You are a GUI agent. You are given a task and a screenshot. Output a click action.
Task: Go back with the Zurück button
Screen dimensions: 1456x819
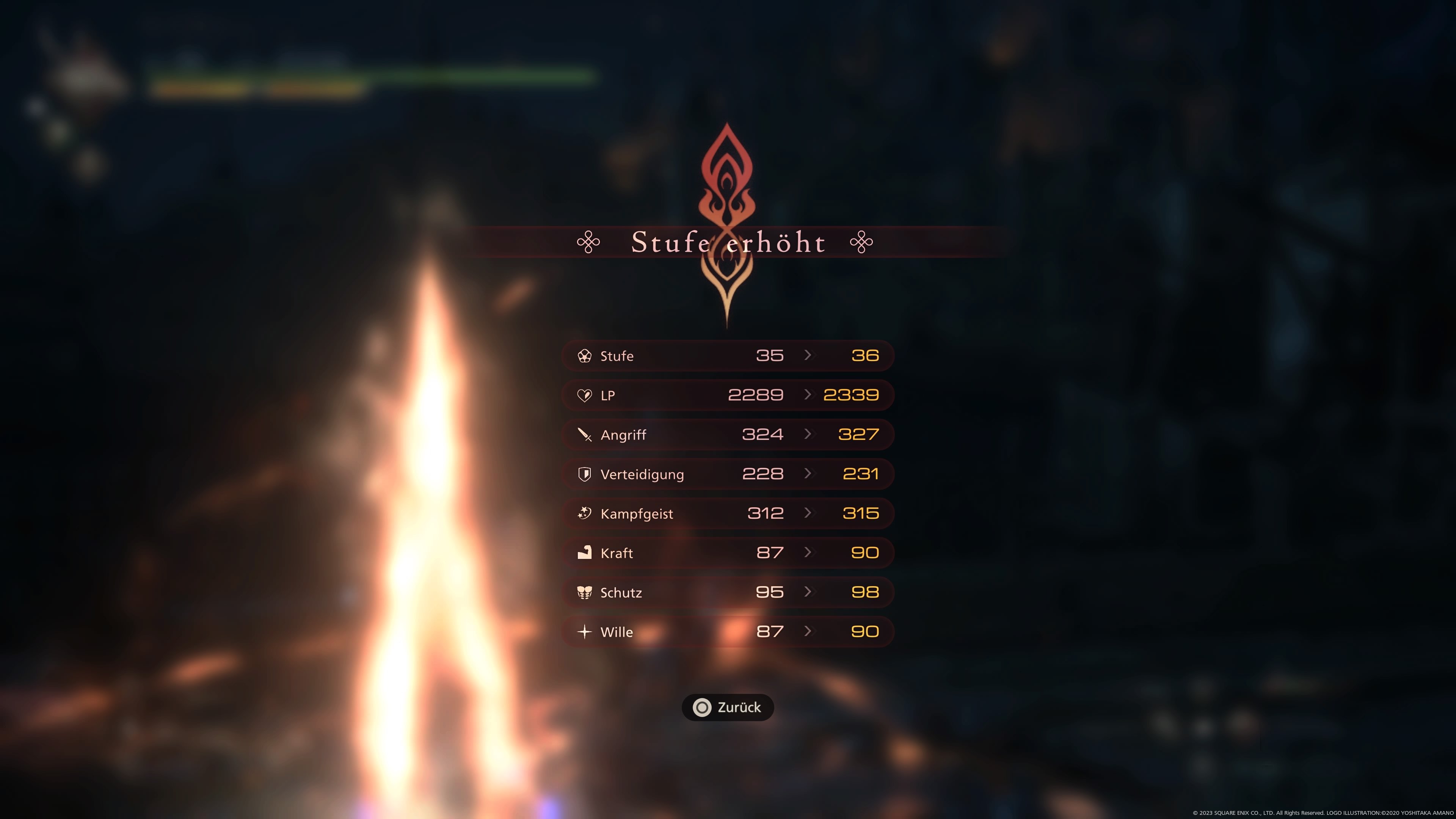point(728,707)
